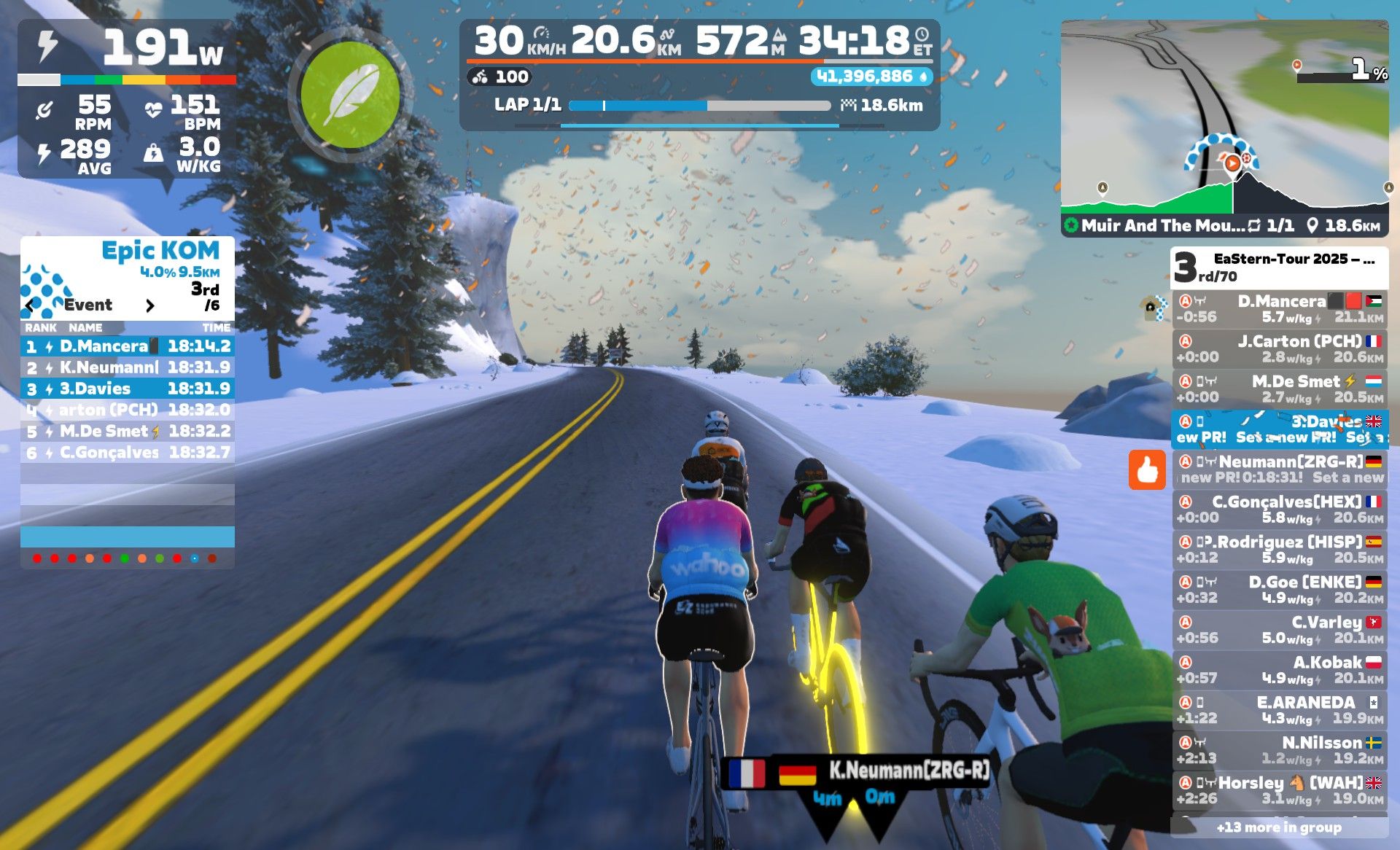Select D.Mancera on Epic KOM leaderboard

[x=128, y=346]
